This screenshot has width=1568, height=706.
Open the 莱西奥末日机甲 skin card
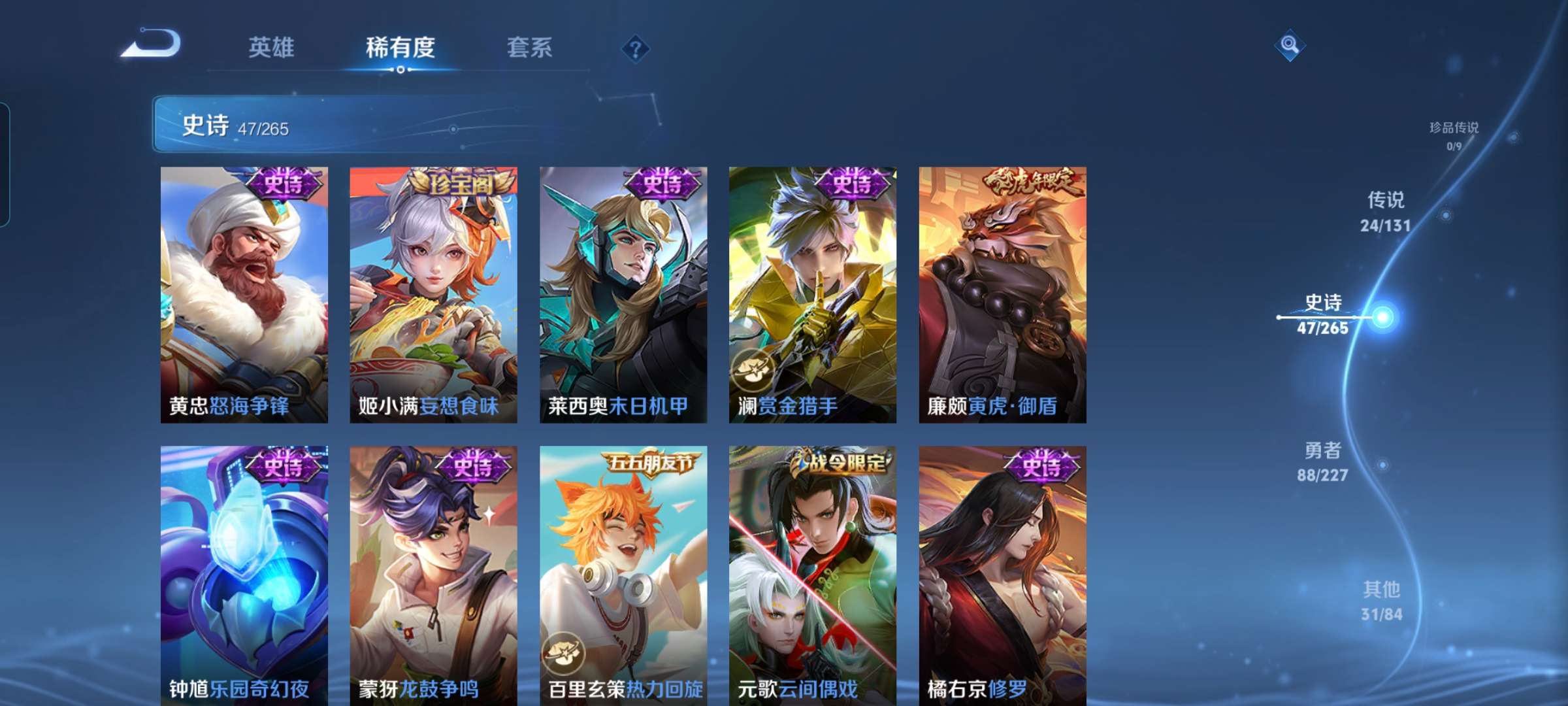623,294
